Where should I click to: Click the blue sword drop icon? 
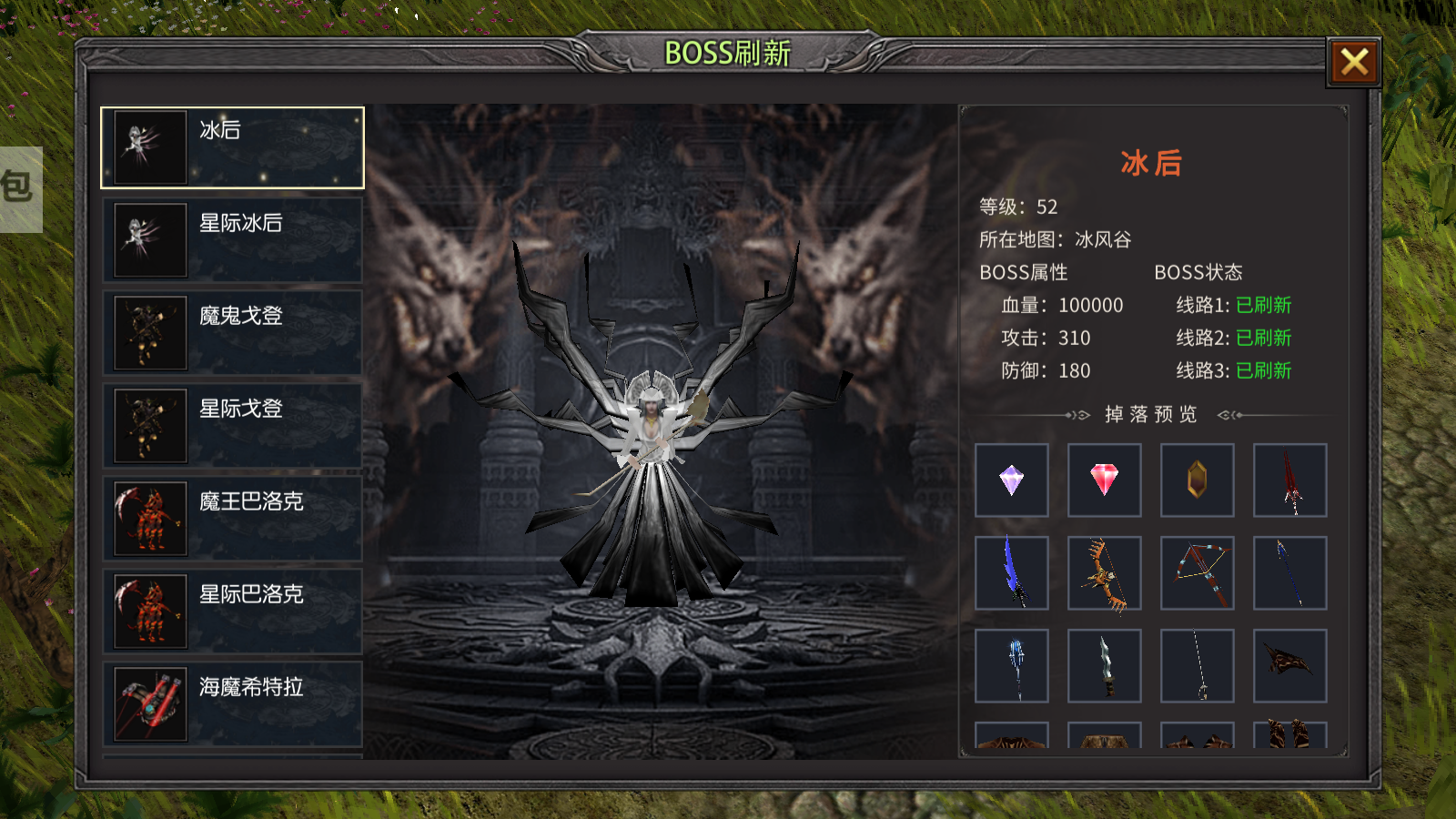(x=1013, y=573)
